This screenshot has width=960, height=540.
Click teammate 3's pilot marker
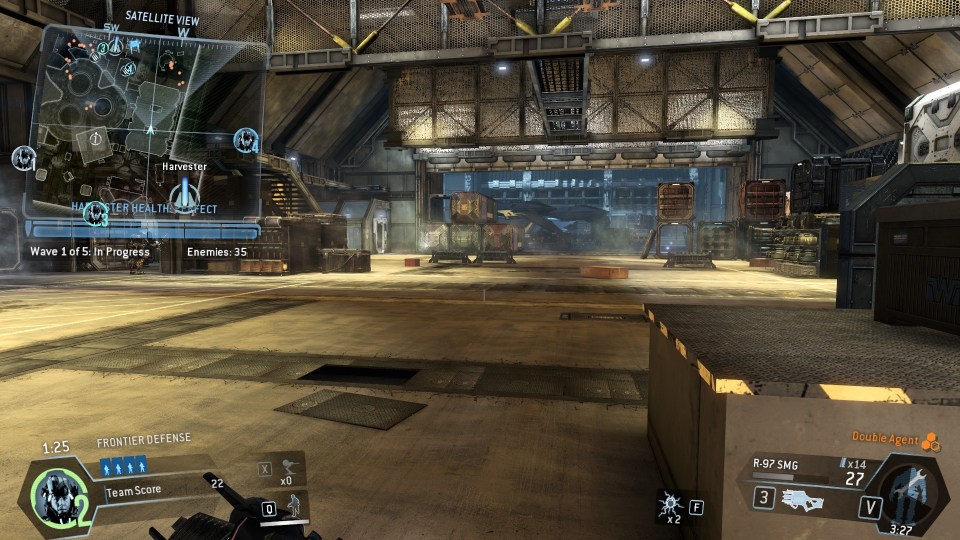[96, 213]
